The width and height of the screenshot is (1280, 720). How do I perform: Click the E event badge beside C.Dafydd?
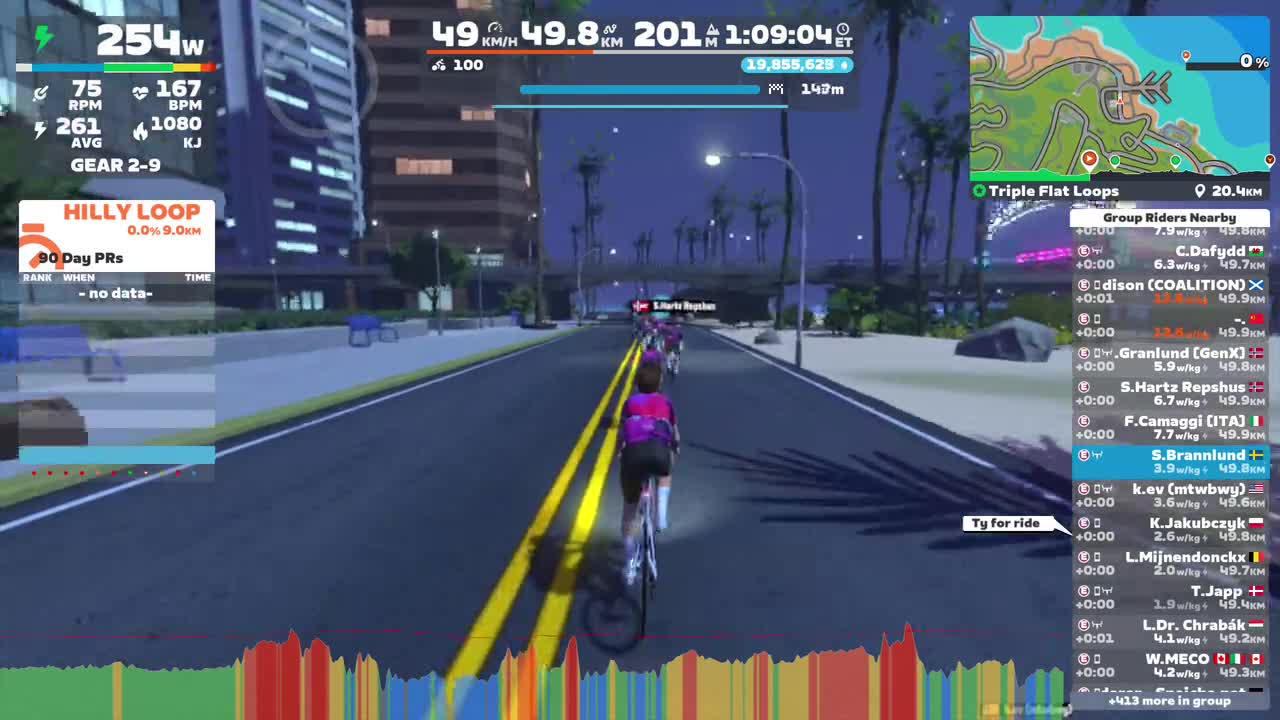[x=1083, y=251]
